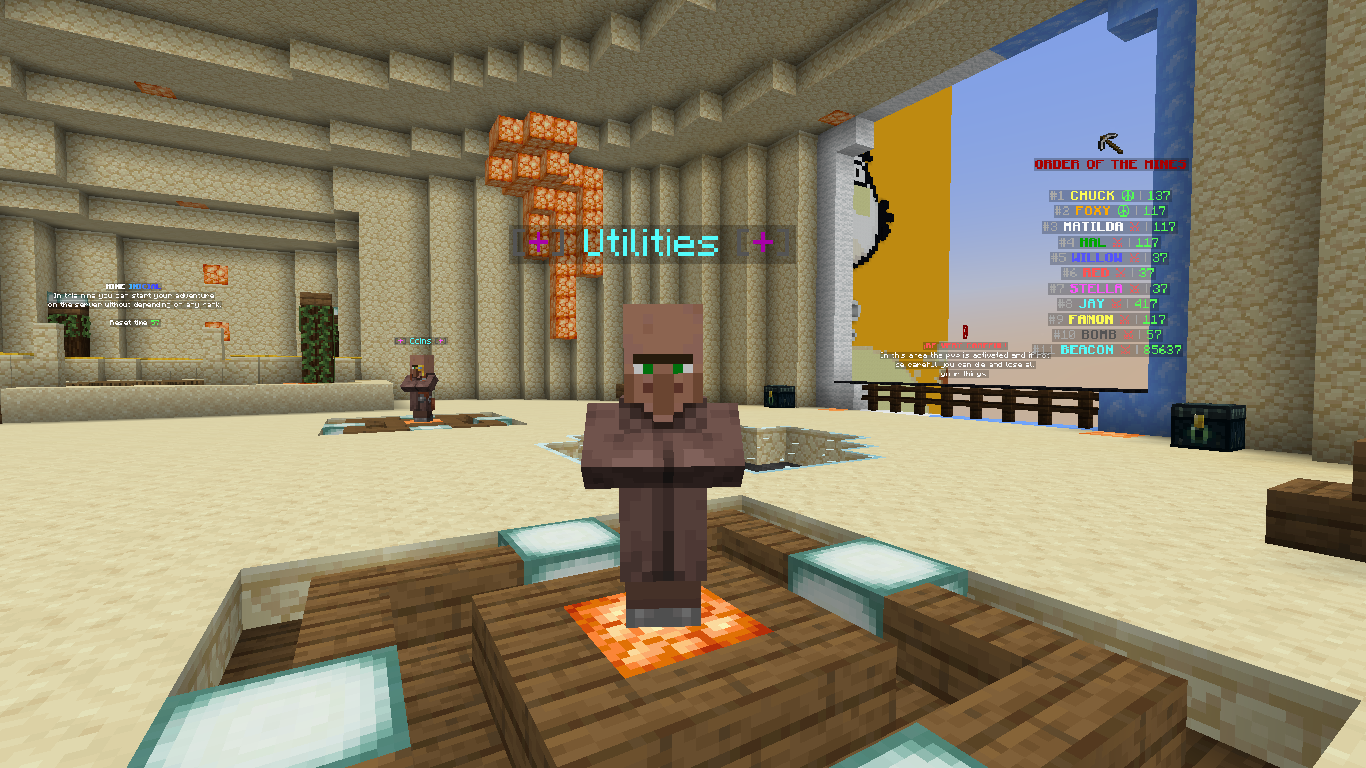This screenshot has height=768, width=1366.
Task: Click the crossed pickaxe above the leaderboard
Action: [x=1108, y=142]
